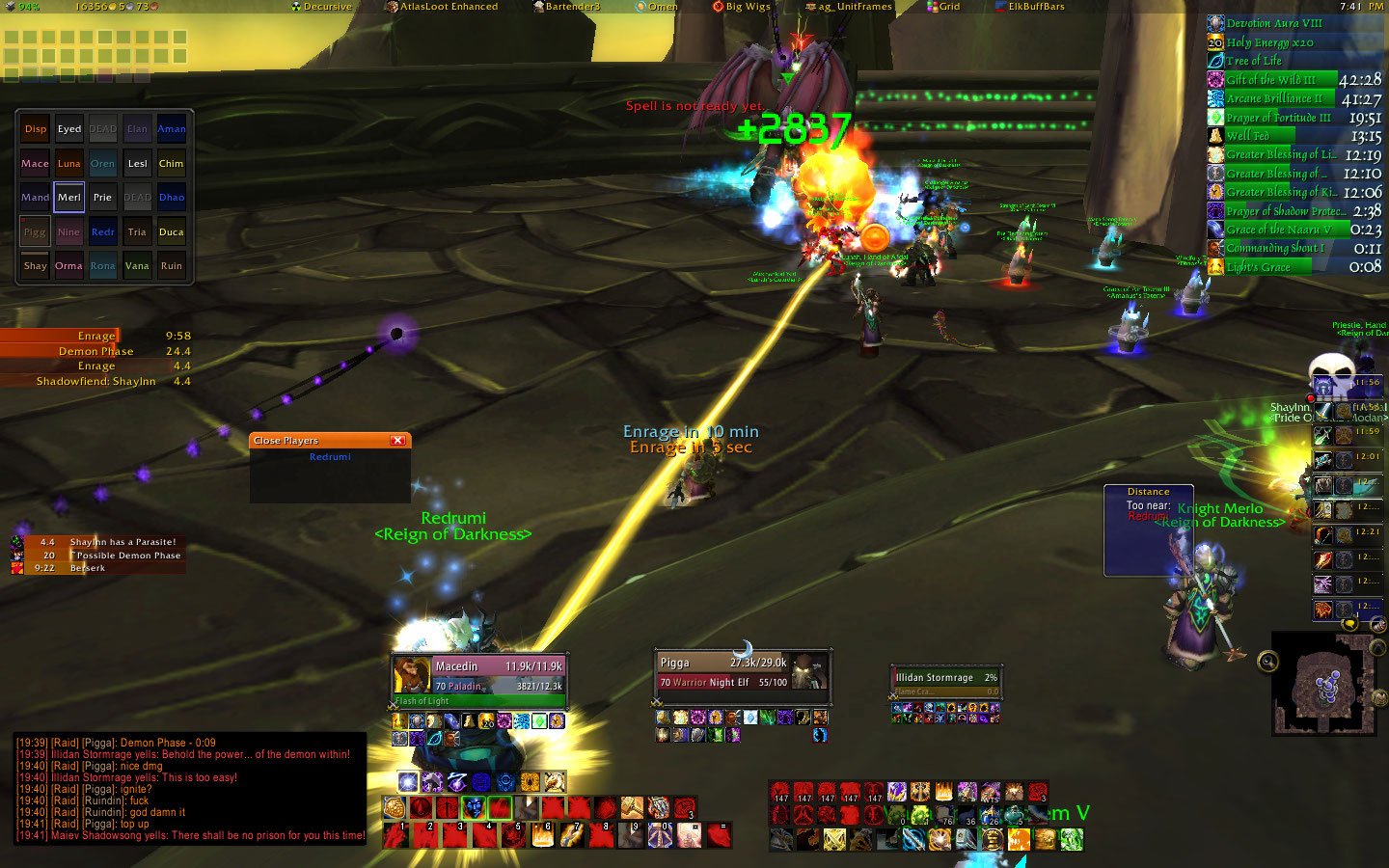Open the Big Wigs boss mod icon
The image size is (1389, 868).
coord(741,6)
